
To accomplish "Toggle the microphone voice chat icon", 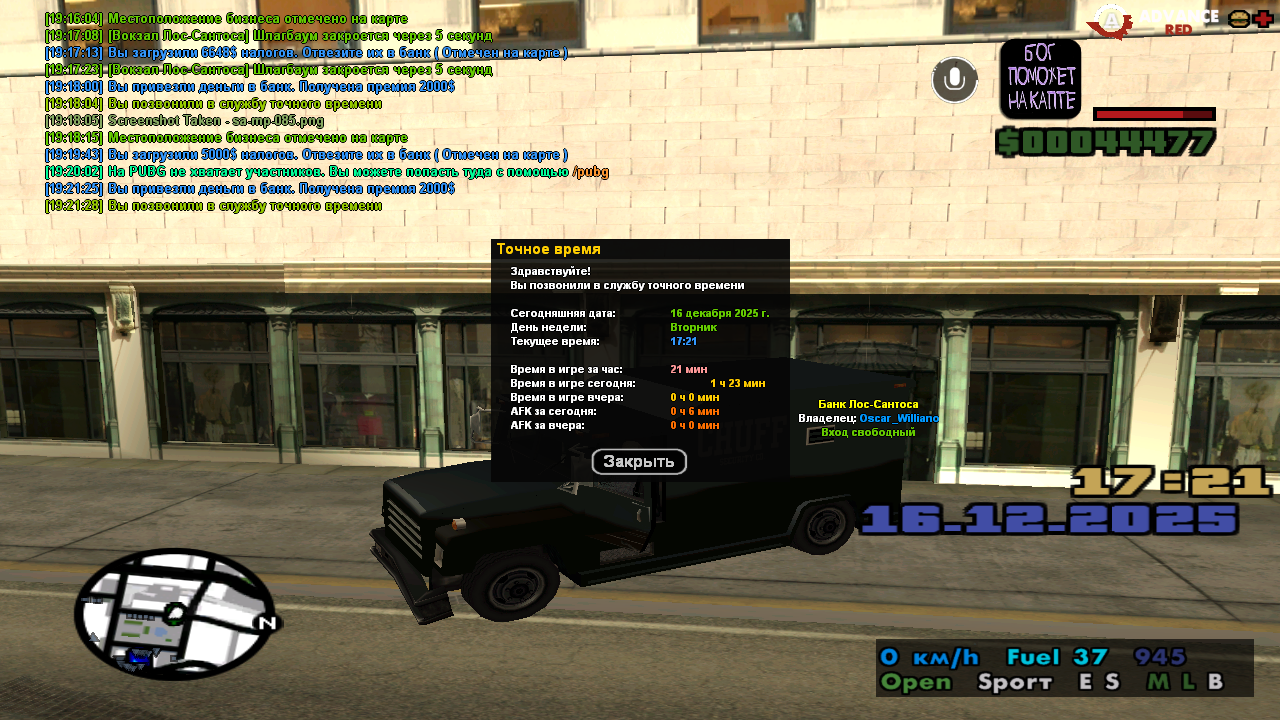I will (x=955, y=80).
